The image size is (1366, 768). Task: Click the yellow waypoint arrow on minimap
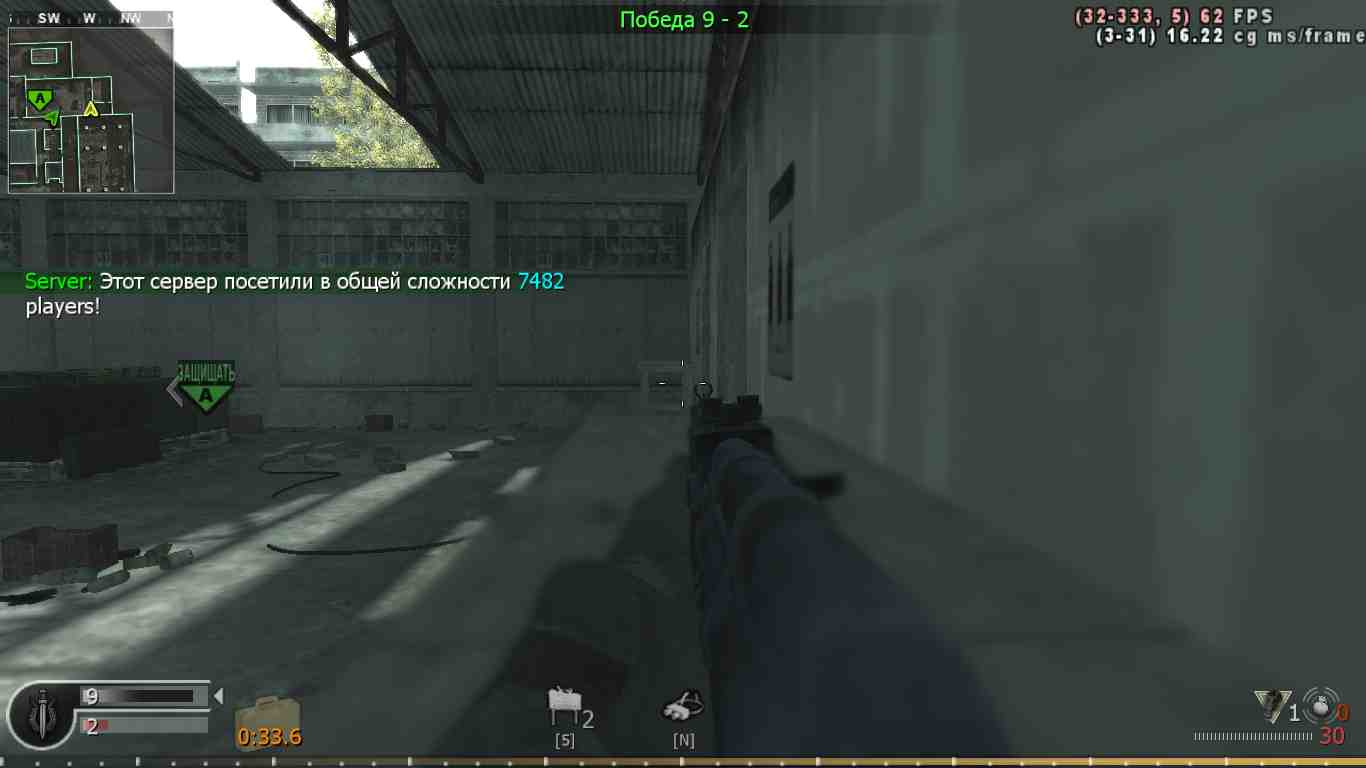coord(91,111)
